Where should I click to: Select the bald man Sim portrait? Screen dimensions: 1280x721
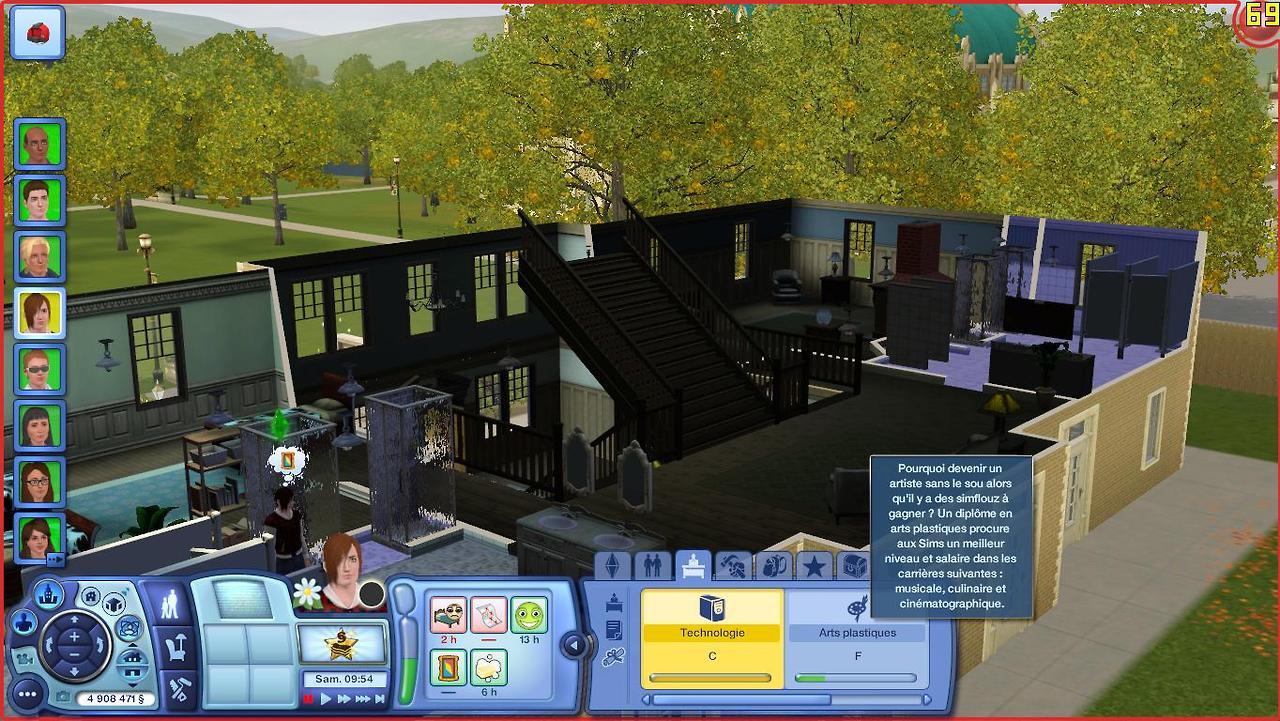[x=40, y=144]
